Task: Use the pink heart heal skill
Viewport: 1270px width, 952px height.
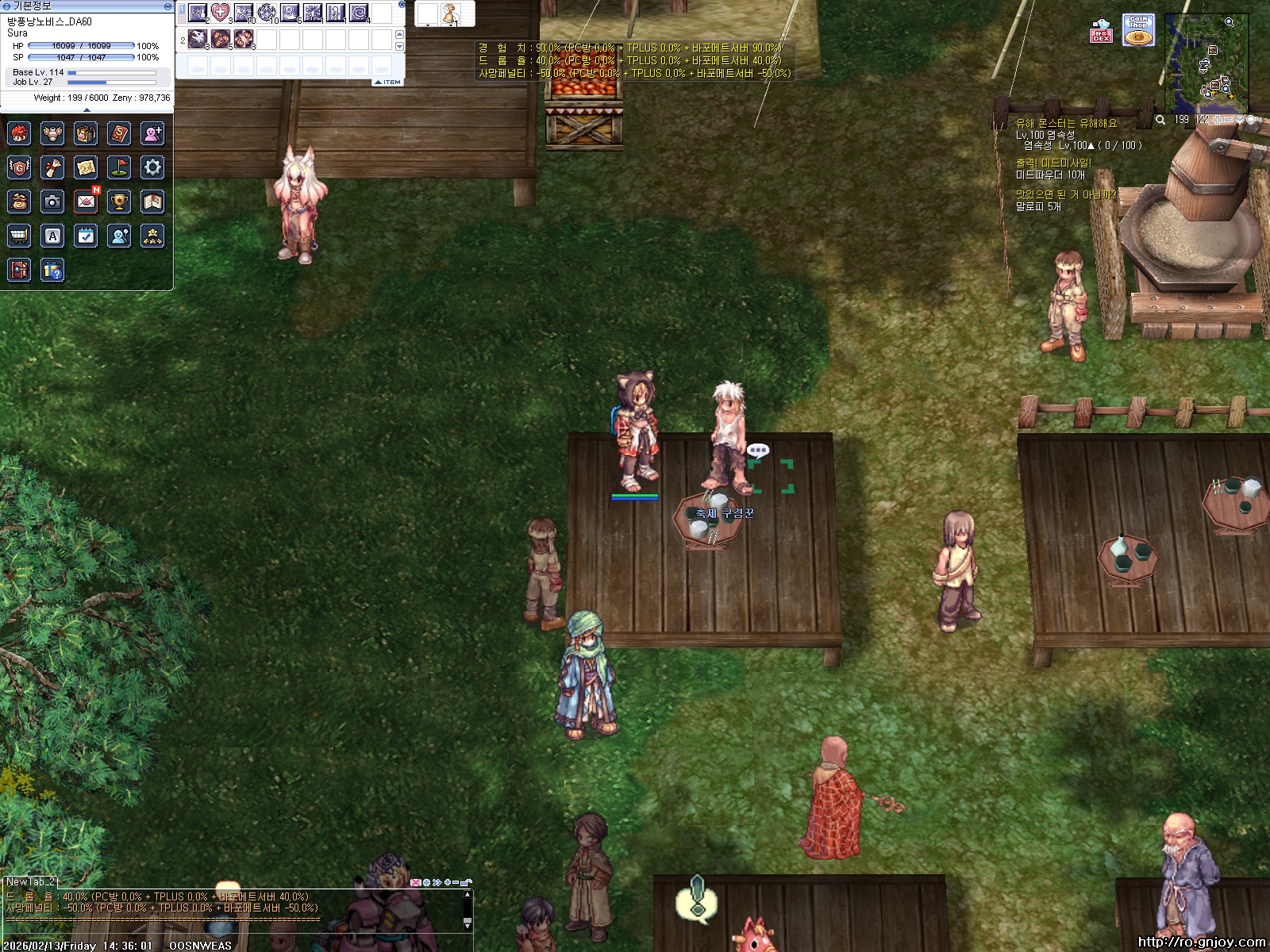Action: [x=221, y=13]
